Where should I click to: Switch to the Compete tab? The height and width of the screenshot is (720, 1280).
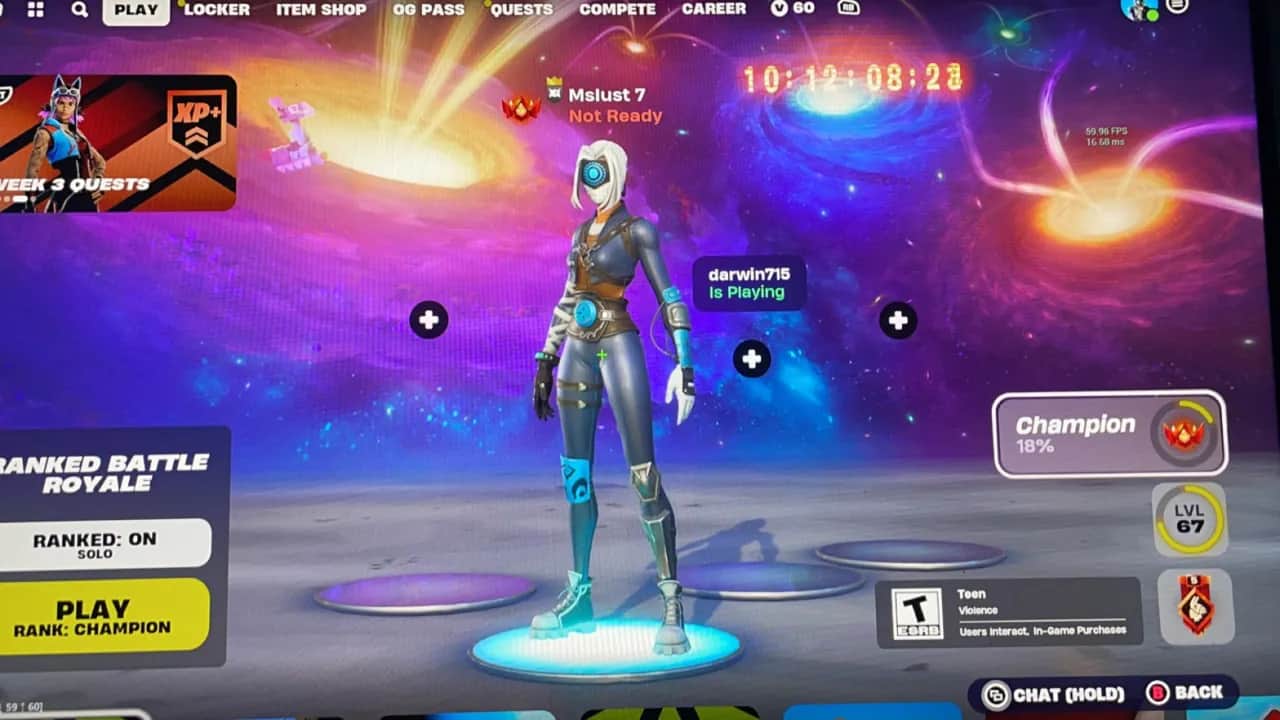[x=616, y=10]
